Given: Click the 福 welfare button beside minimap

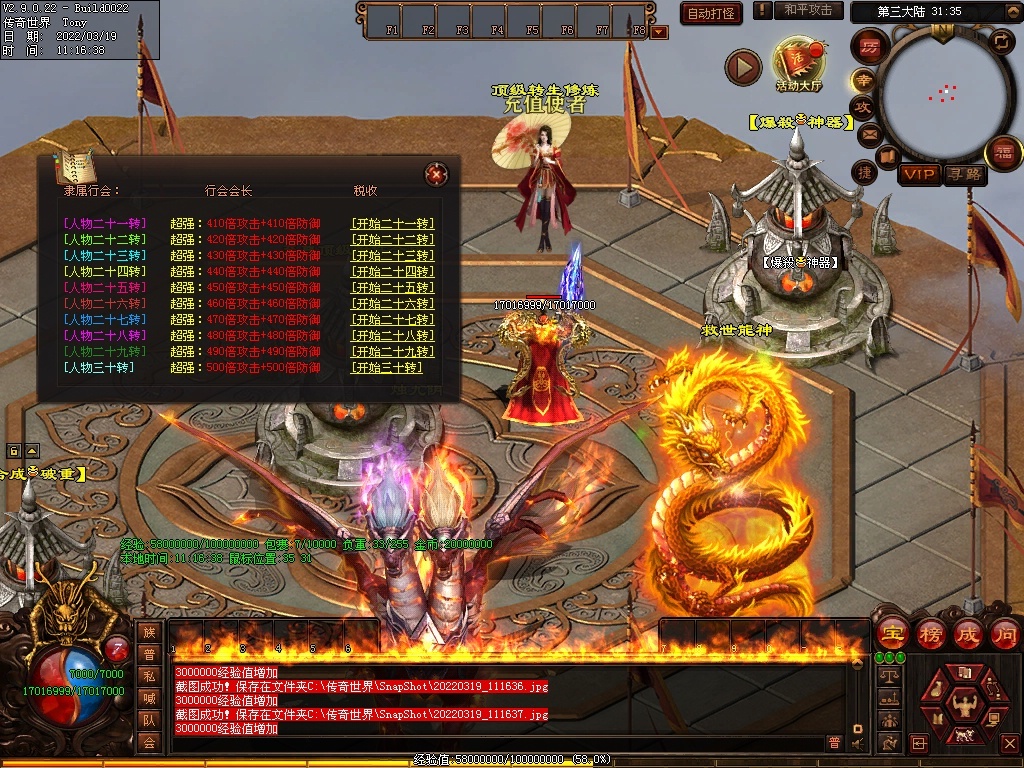Looking at the screenshot, I should point(1003,153).
